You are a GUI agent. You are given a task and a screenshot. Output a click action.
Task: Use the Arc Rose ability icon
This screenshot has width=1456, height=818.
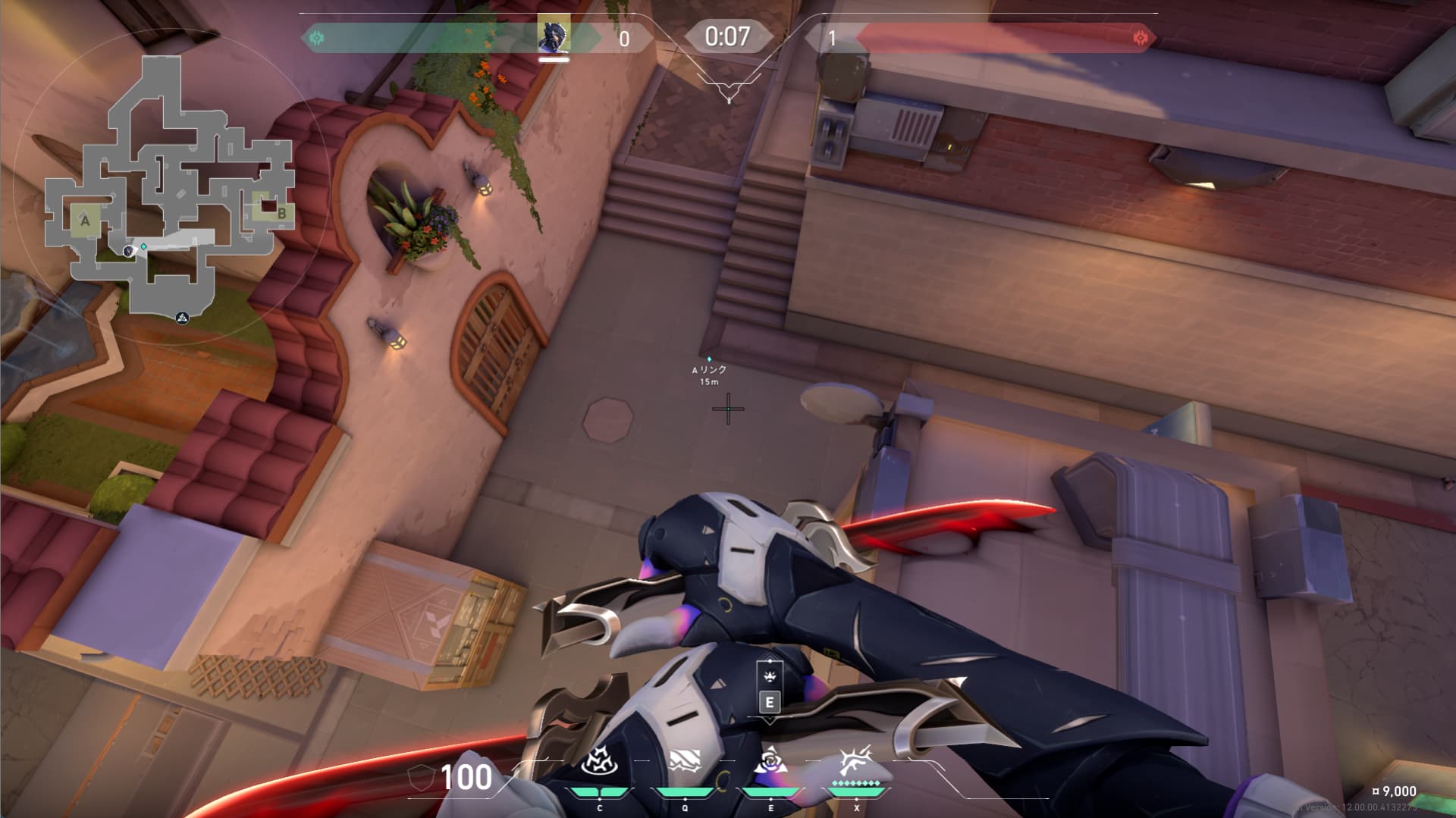click(770, 761)
